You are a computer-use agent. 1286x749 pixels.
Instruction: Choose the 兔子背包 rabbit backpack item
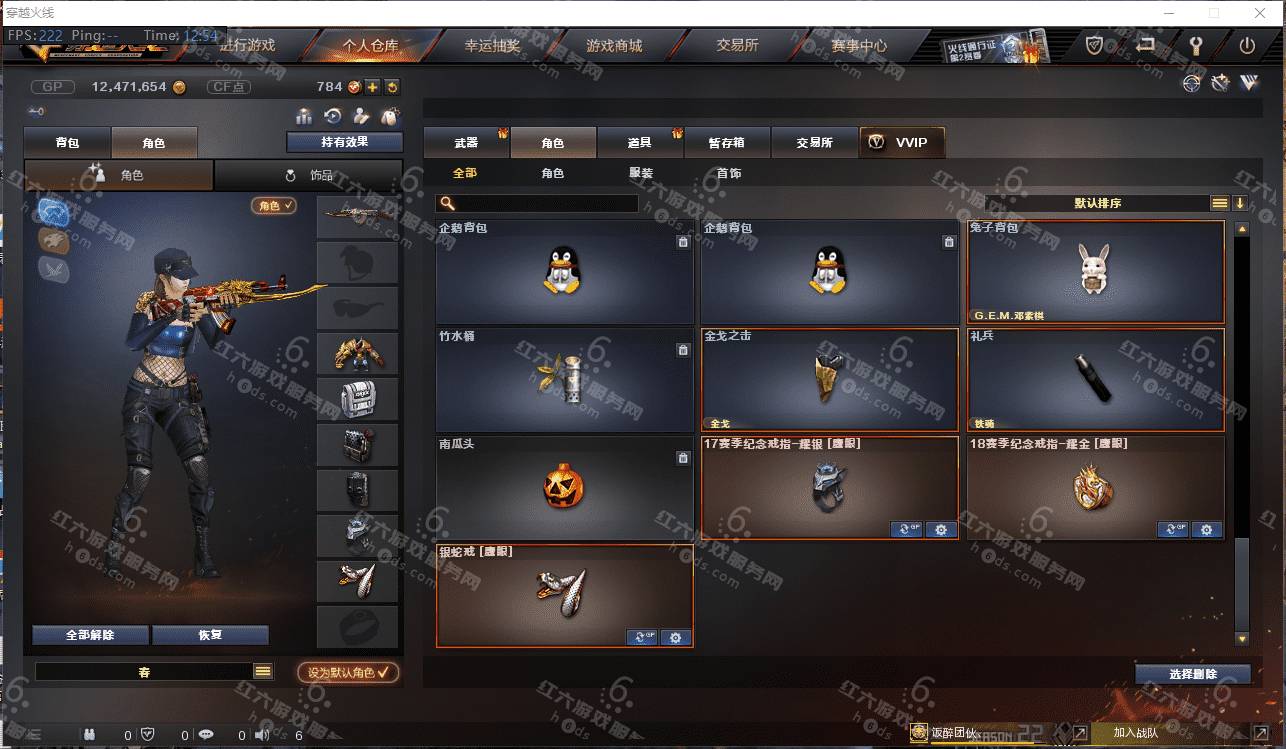[x=1096, y=271]
